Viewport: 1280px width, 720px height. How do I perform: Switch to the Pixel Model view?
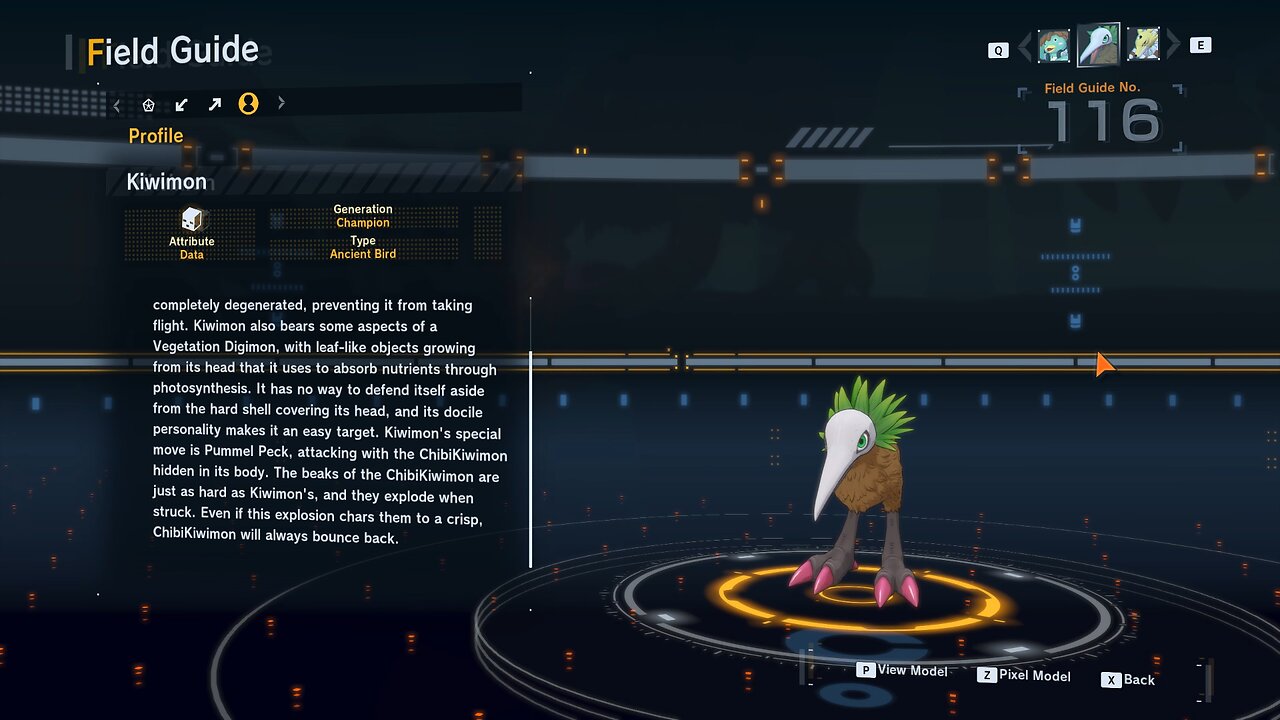click(x=1024, y=676)
